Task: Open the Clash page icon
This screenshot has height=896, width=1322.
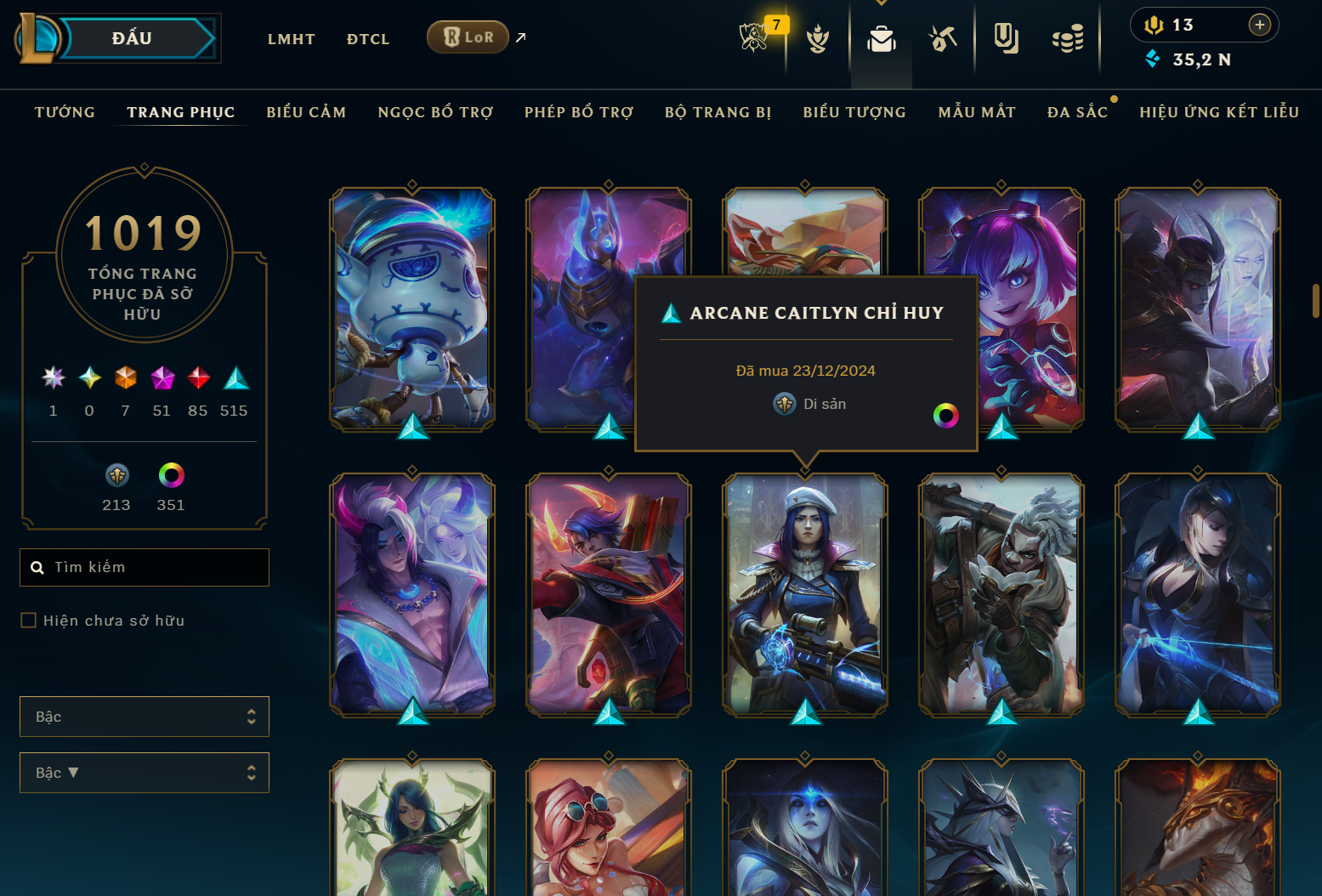Action: tap(817, 38)
